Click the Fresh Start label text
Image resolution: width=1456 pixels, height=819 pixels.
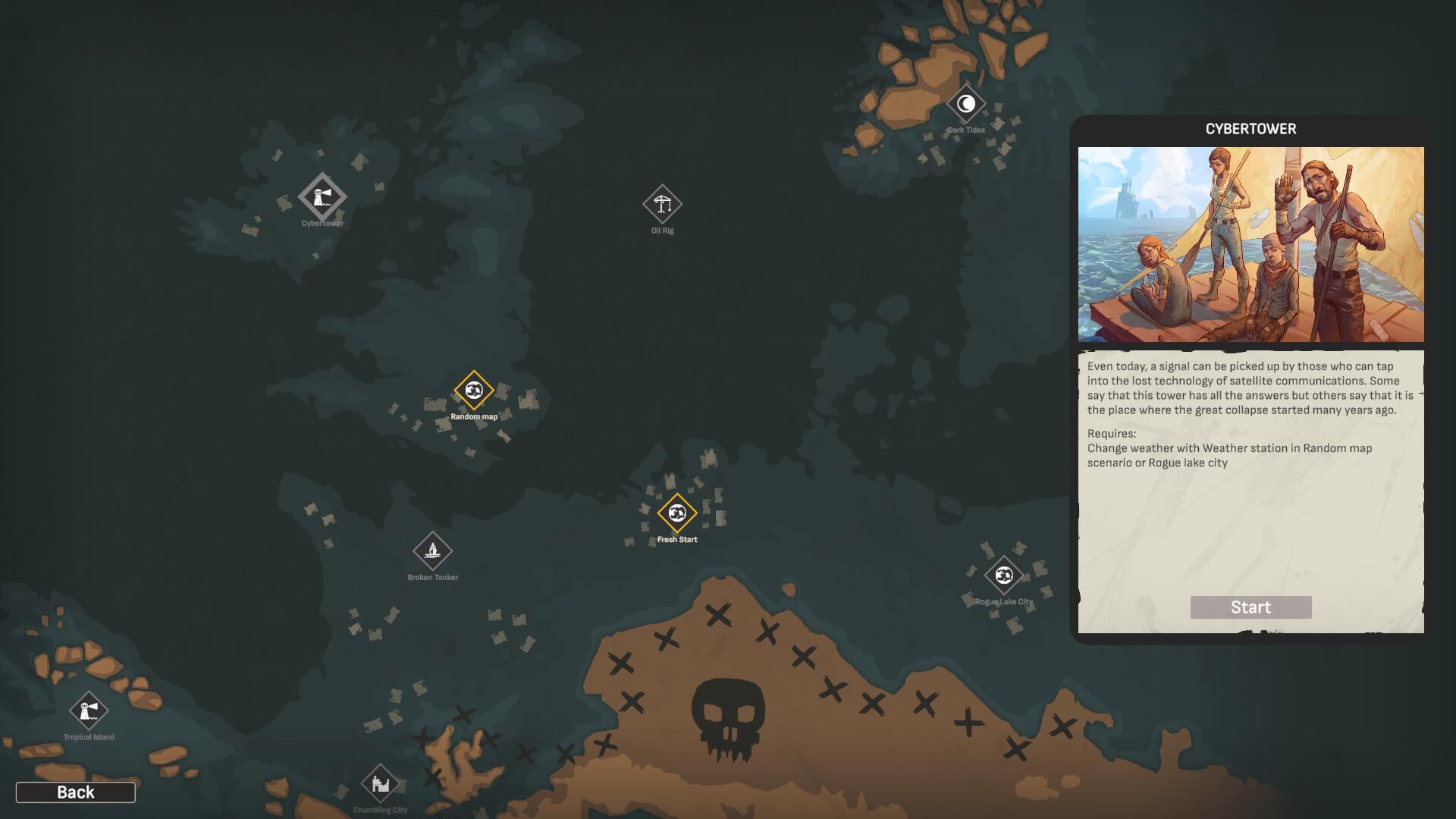678,541
